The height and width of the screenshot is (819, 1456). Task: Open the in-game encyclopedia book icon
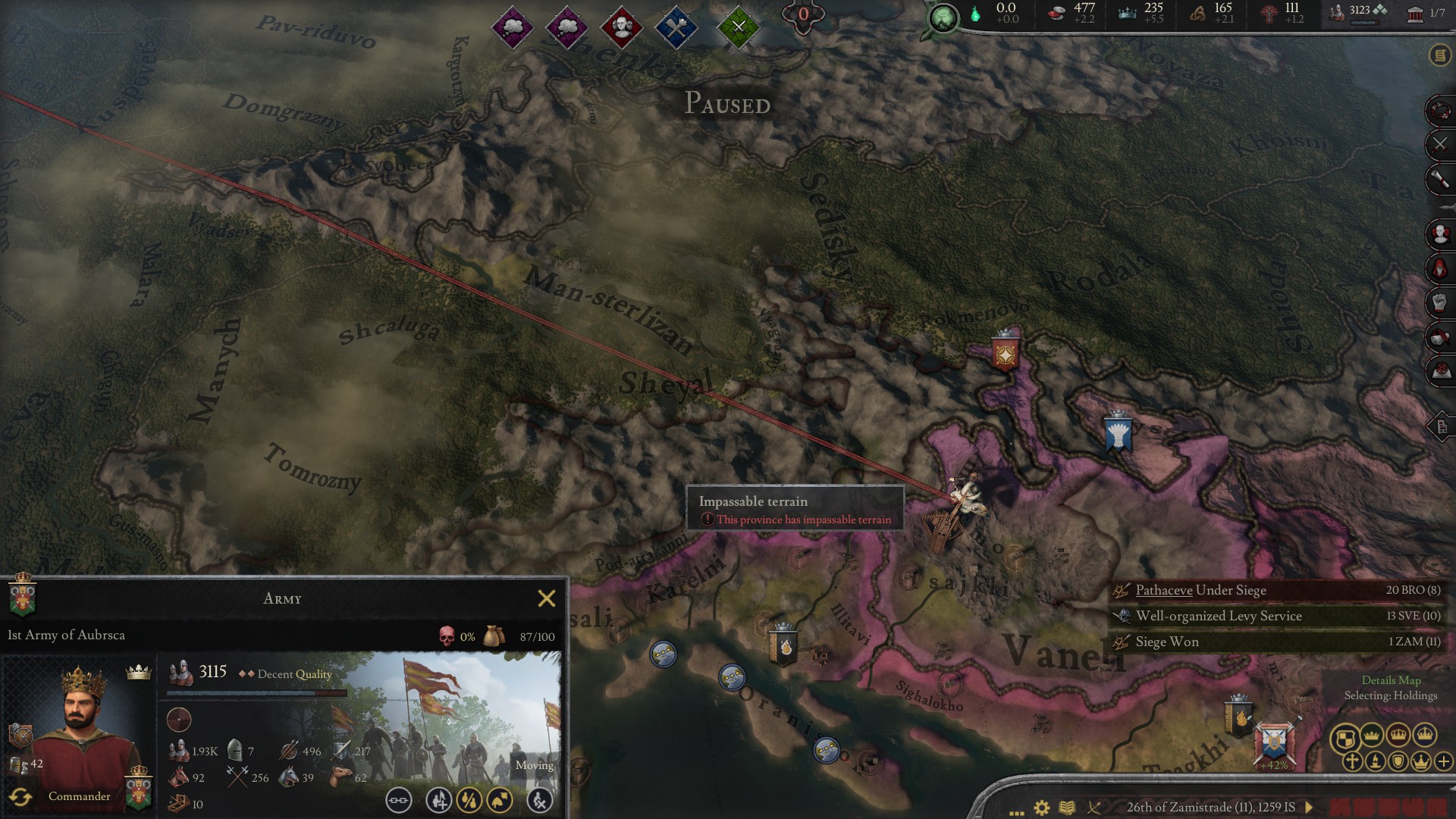pyautogui.click(x=1067, y=808)
